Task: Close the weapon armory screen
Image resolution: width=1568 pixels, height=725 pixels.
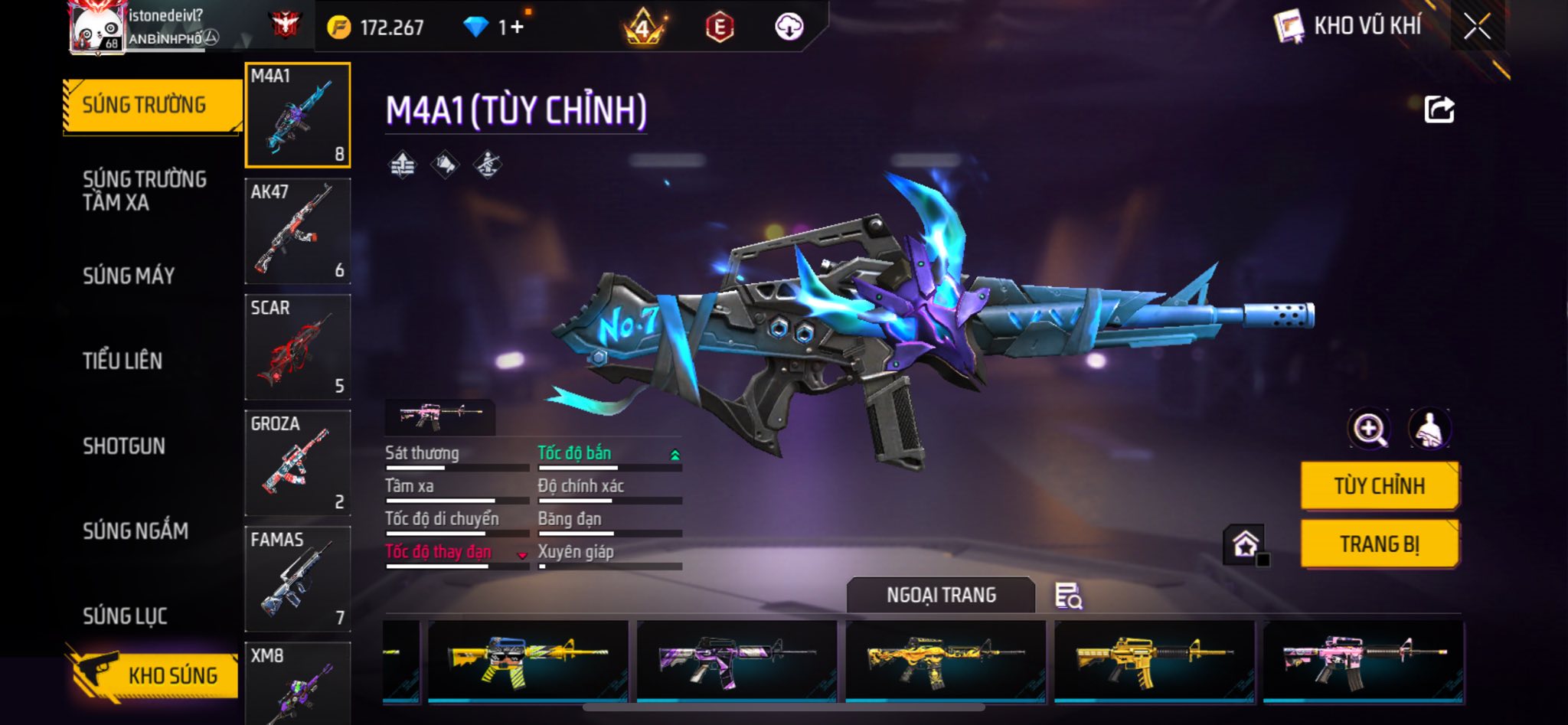Action: coord(1477,27)
